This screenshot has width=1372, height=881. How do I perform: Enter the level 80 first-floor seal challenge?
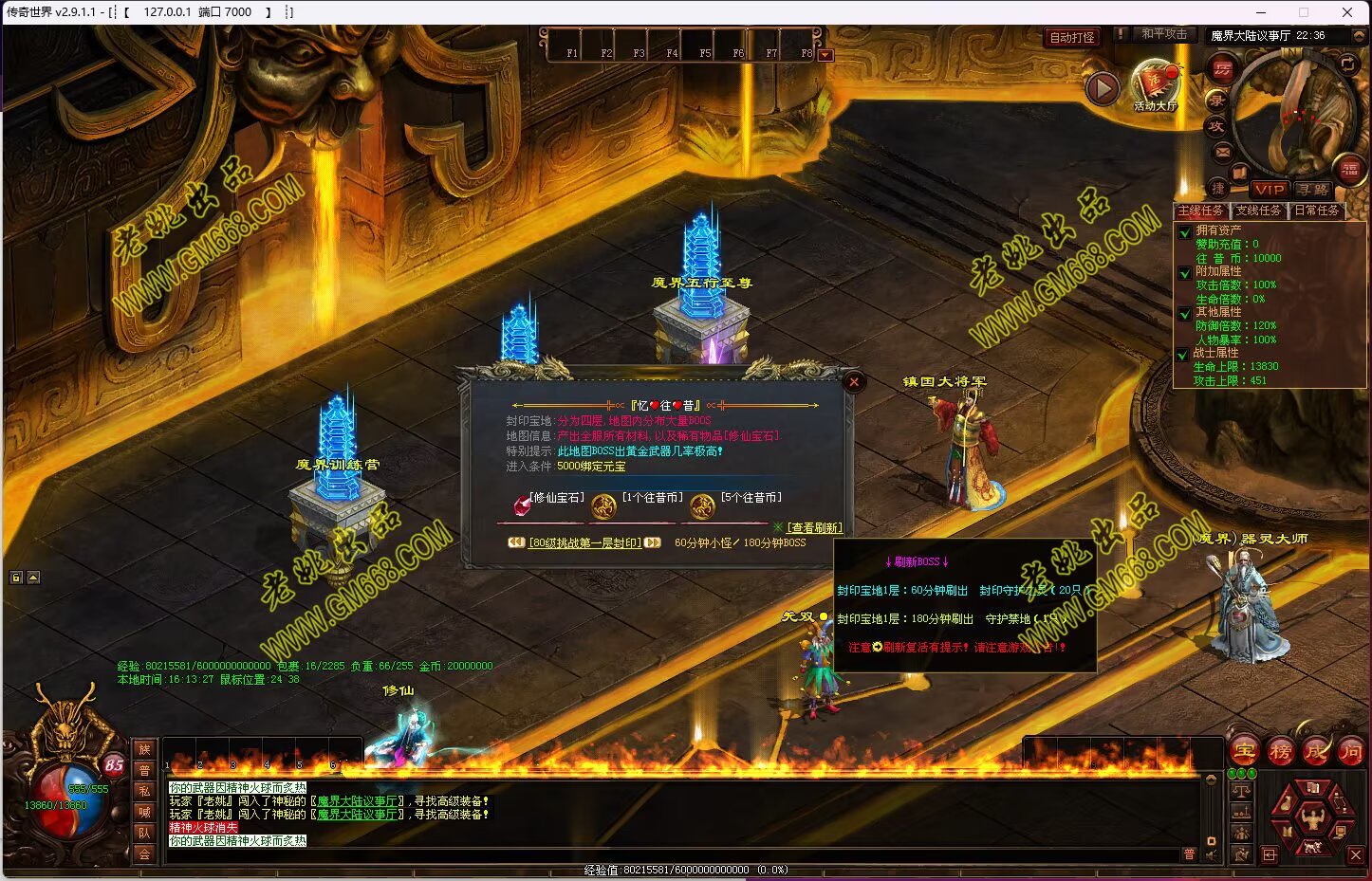pyautogui.click(x=584, y=543)
